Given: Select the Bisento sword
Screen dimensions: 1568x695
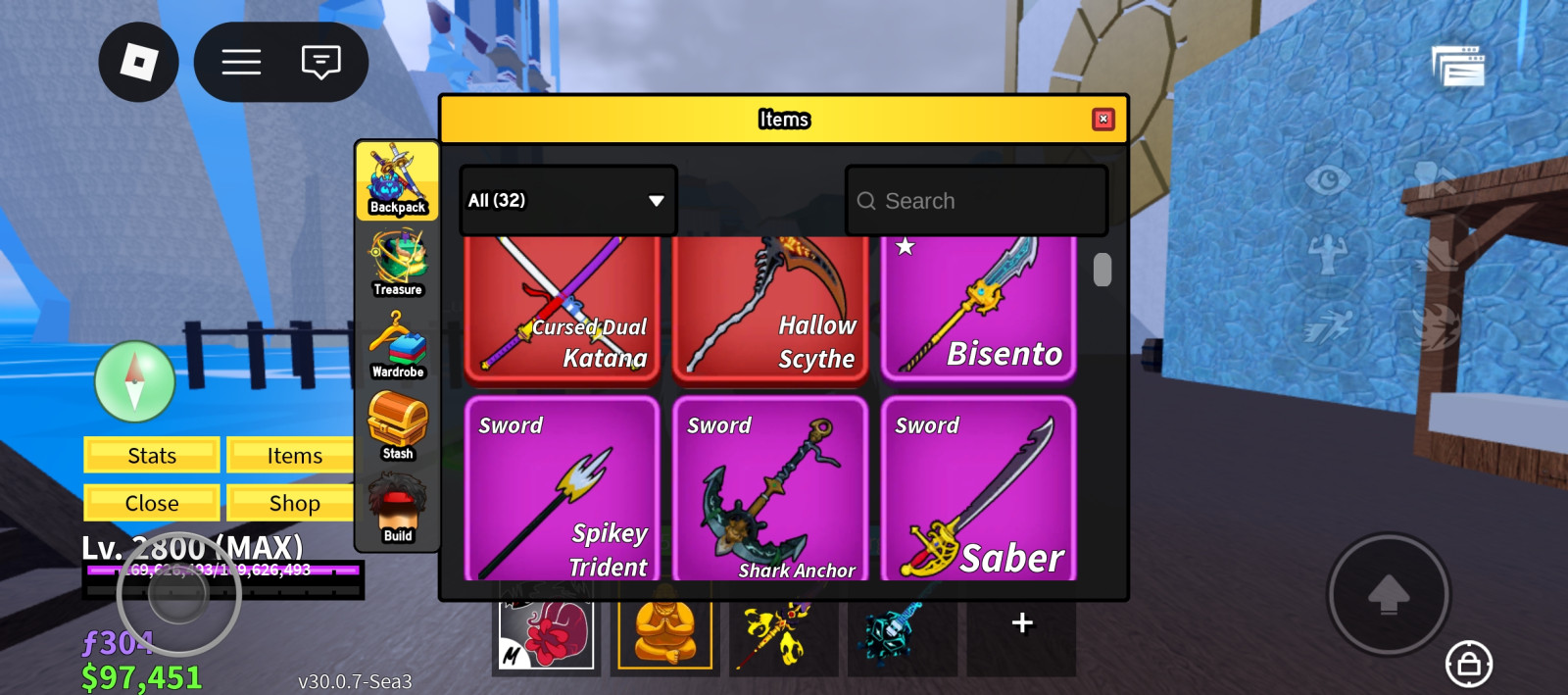Looking at the screenshot, I should pos(978,309).
